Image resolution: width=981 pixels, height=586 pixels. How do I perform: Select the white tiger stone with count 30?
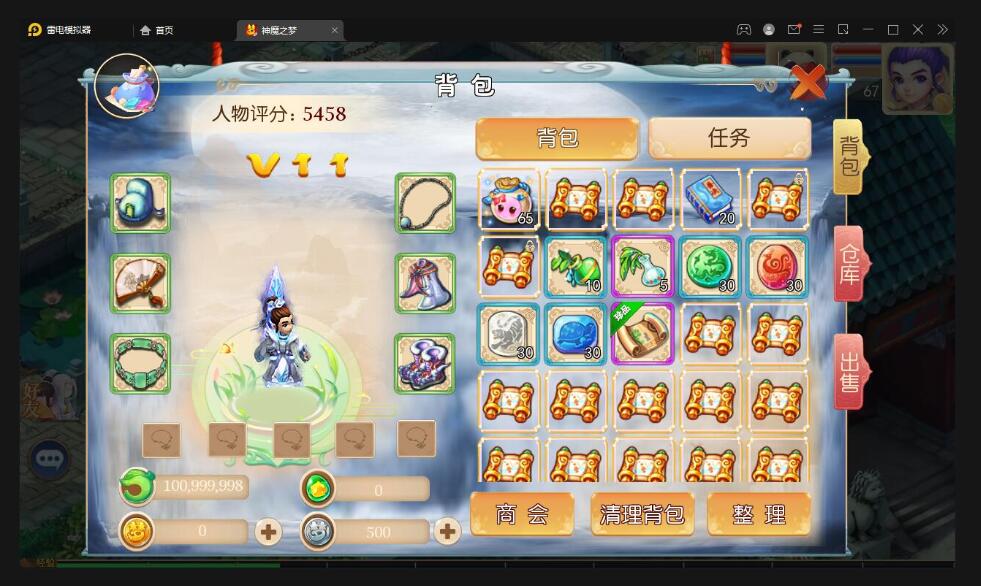(509, 334)
